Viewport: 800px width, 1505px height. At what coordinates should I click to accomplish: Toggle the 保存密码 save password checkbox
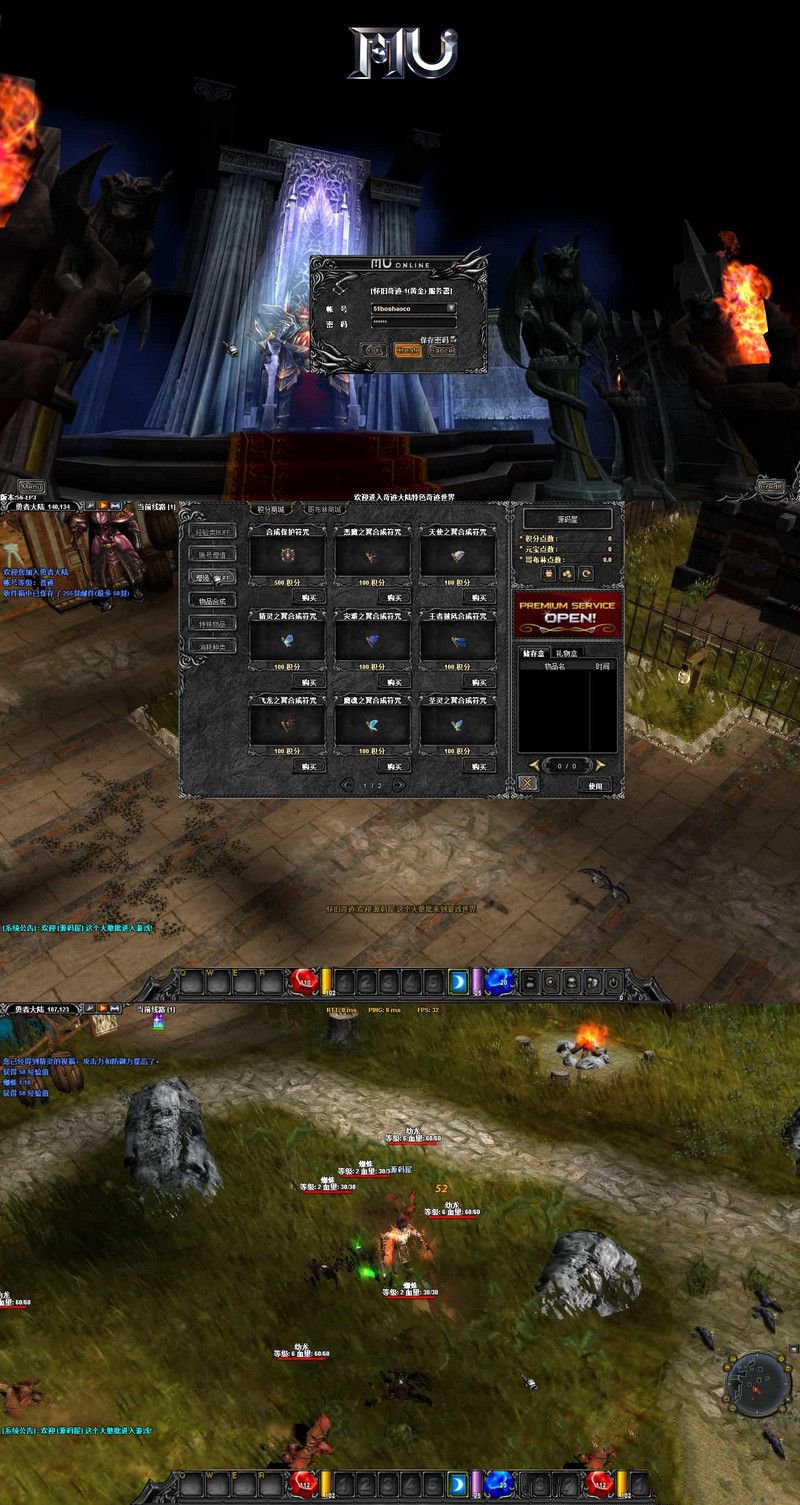pos(453,339)
